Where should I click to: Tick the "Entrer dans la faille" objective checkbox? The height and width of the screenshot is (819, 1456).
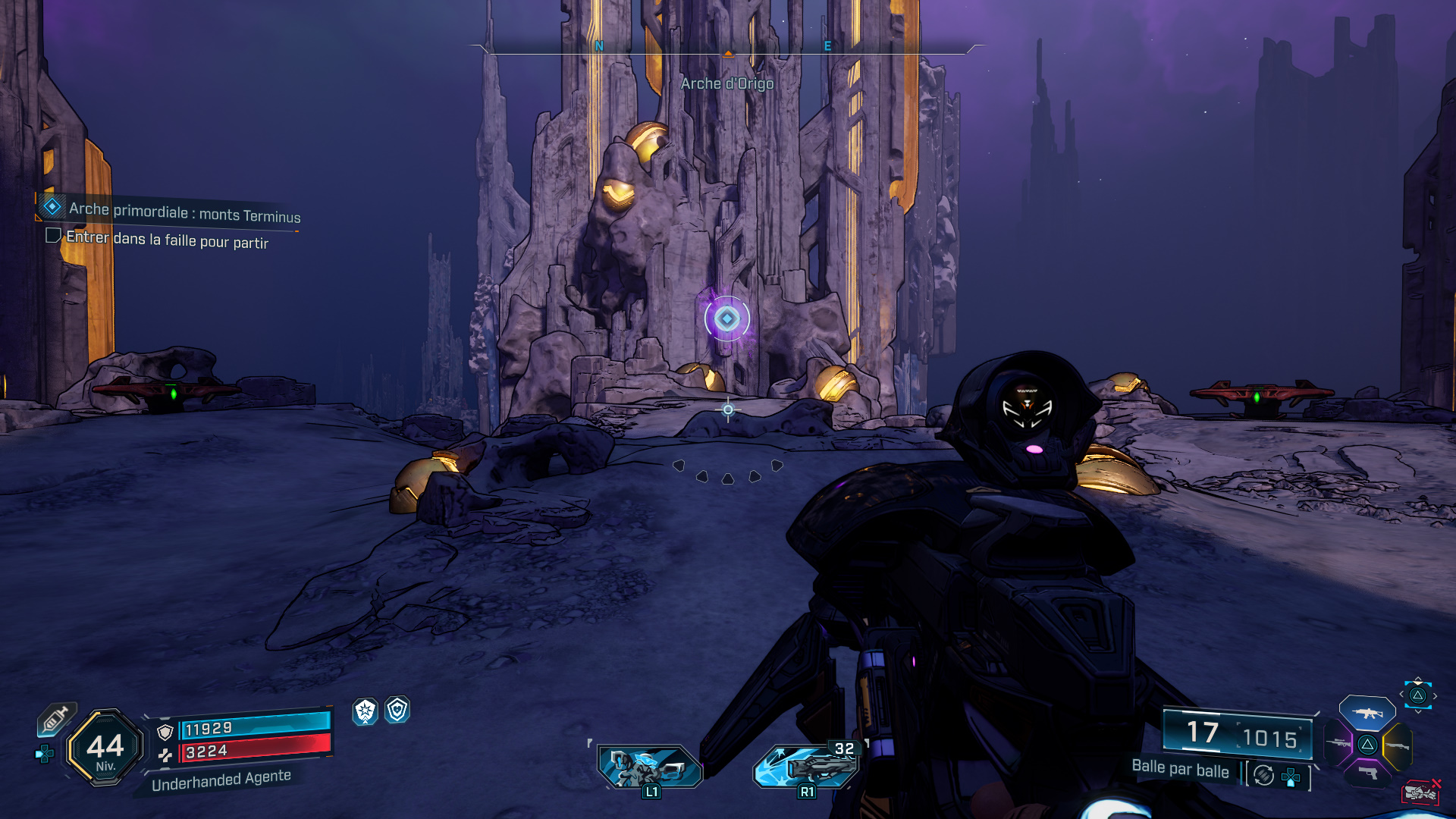53,236
